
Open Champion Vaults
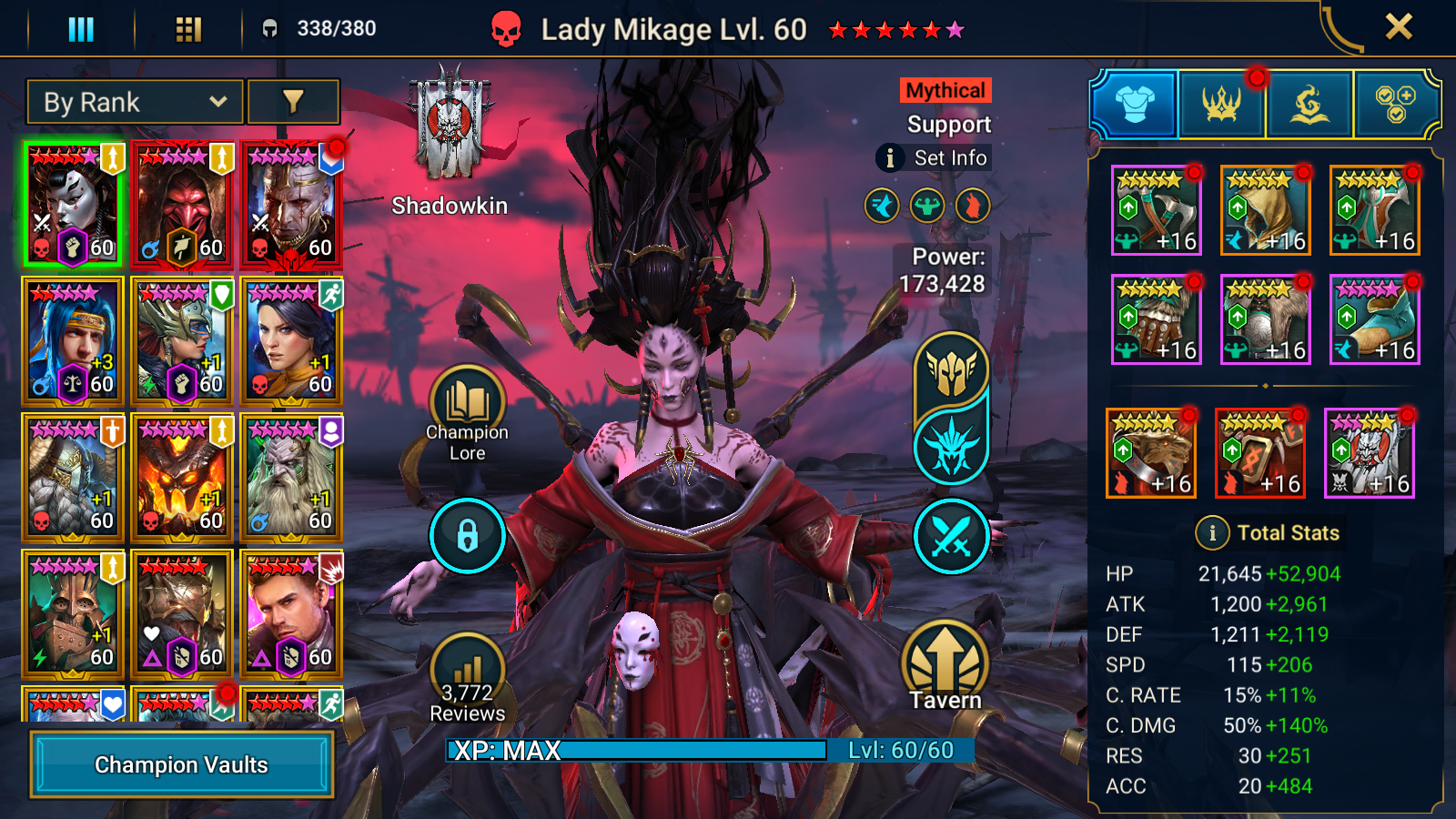point(181,764)
